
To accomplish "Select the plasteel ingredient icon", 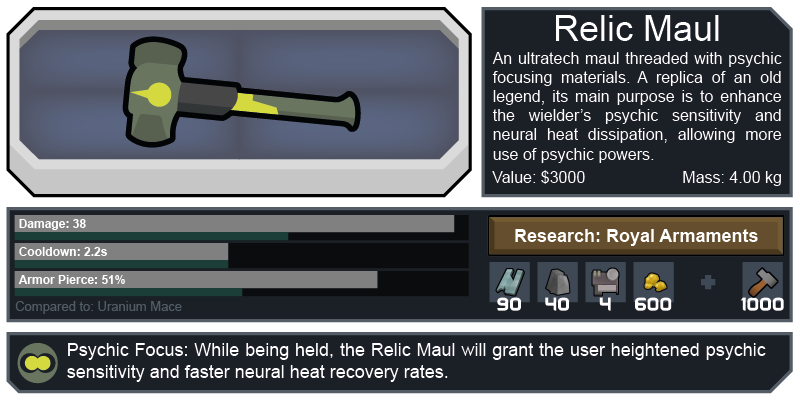I will coord(509,281).
